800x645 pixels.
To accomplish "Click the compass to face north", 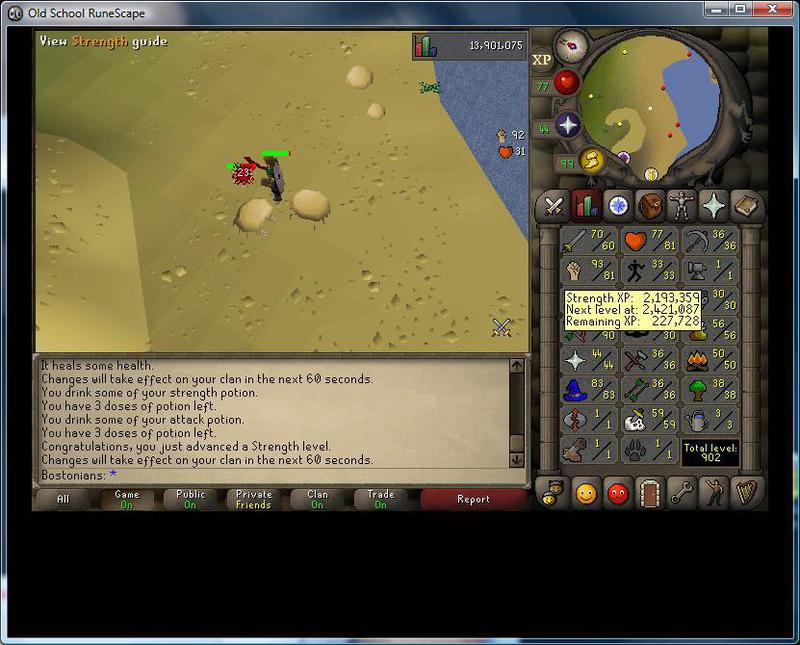I will [x=572, y=45].
